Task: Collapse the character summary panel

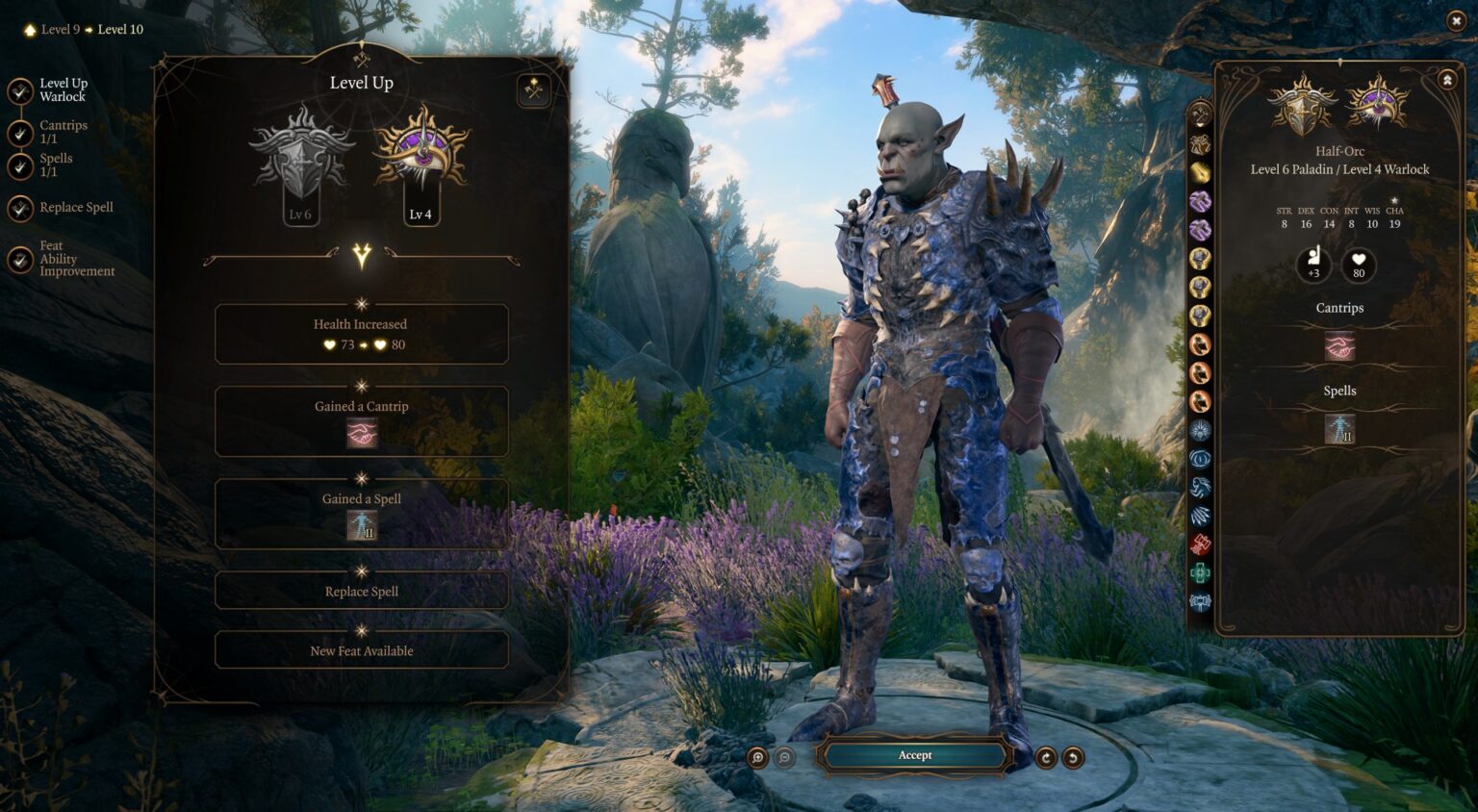Action: (x=1447, y=81)
